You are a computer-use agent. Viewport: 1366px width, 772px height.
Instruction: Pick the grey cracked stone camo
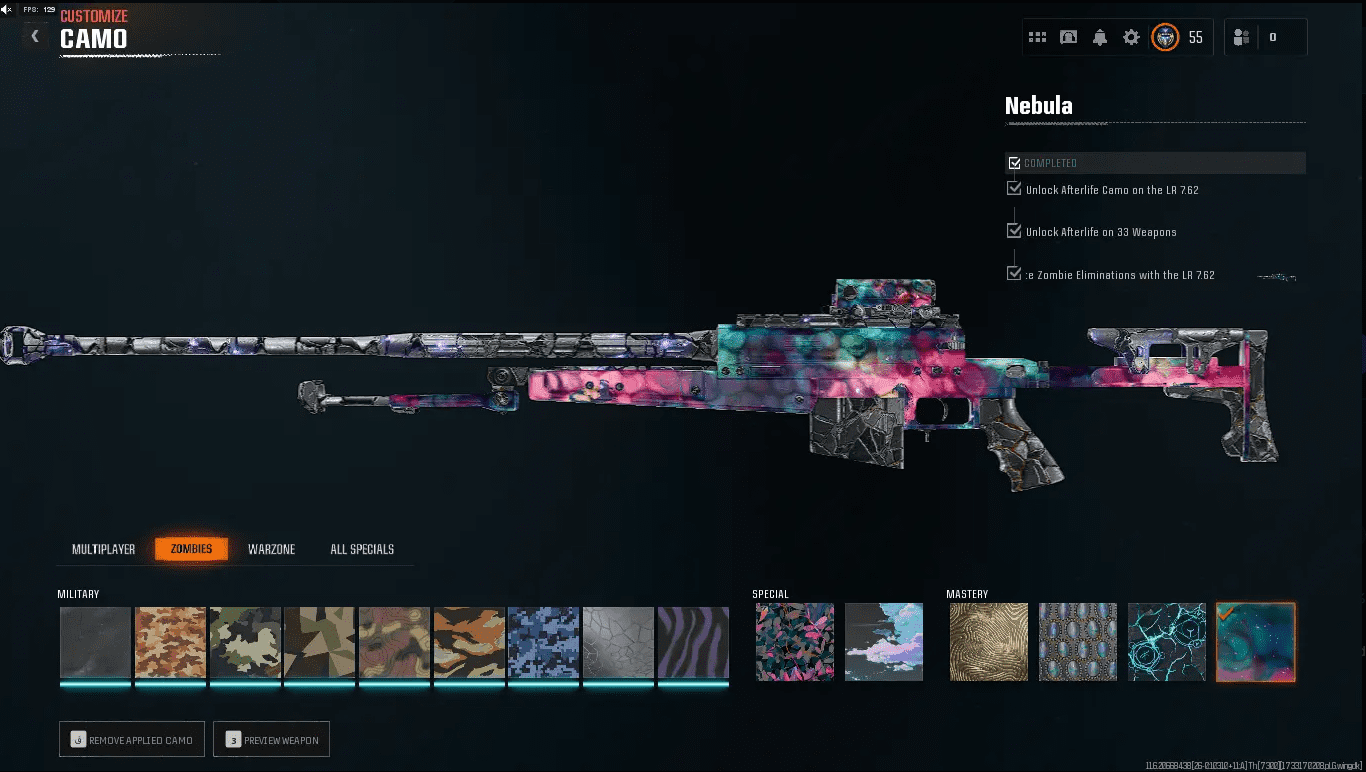(x=618, y=642)
